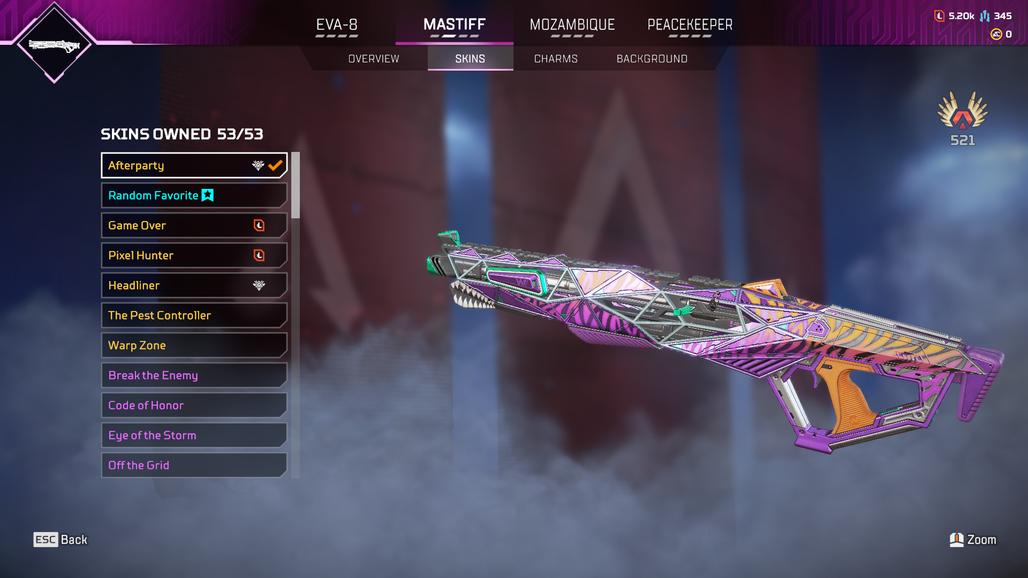Open the Charms sub-tab

(555, 59)
